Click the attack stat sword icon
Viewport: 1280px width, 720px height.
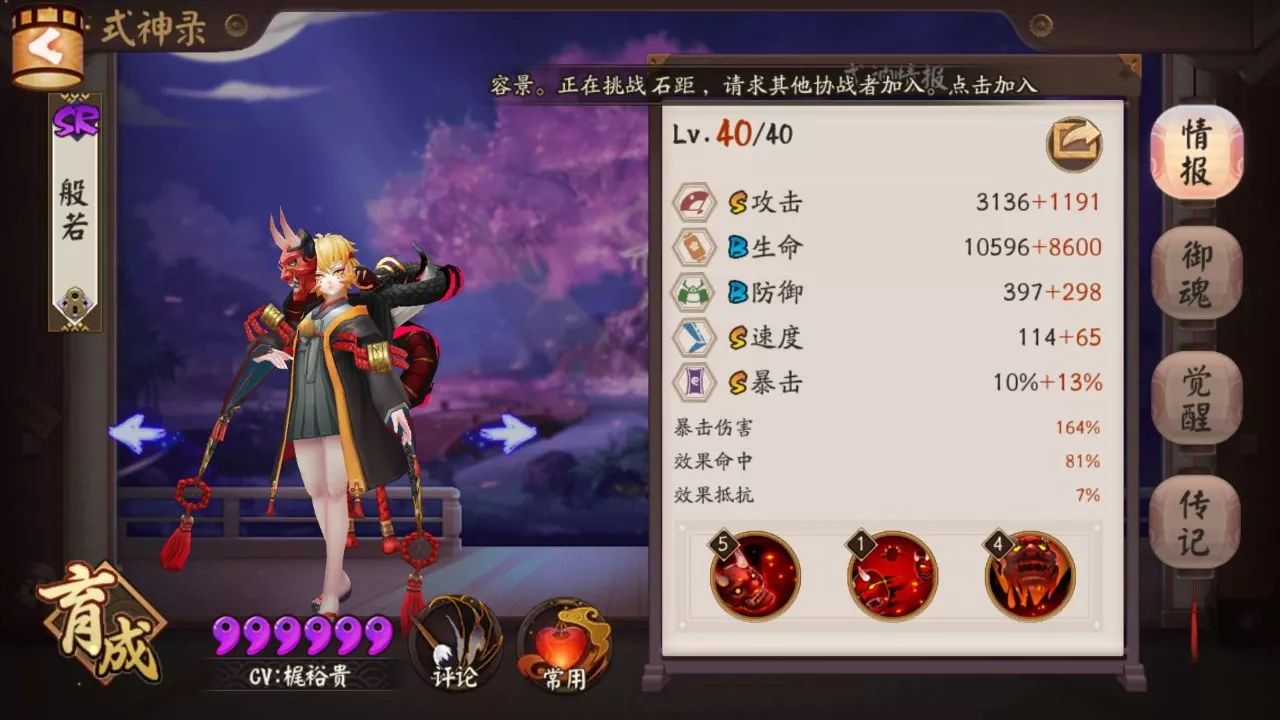[694, 201]
